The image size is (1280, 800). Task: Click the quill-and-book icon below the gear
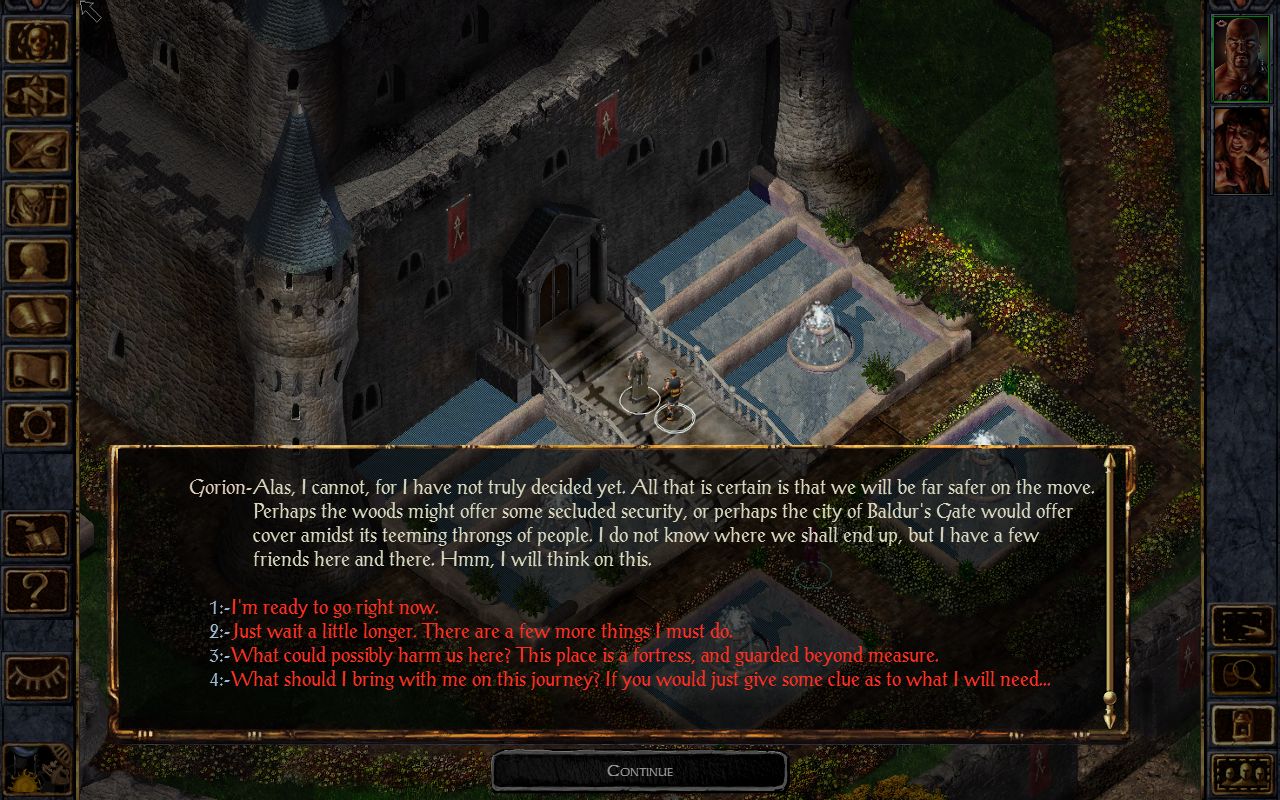pos(37,536)
